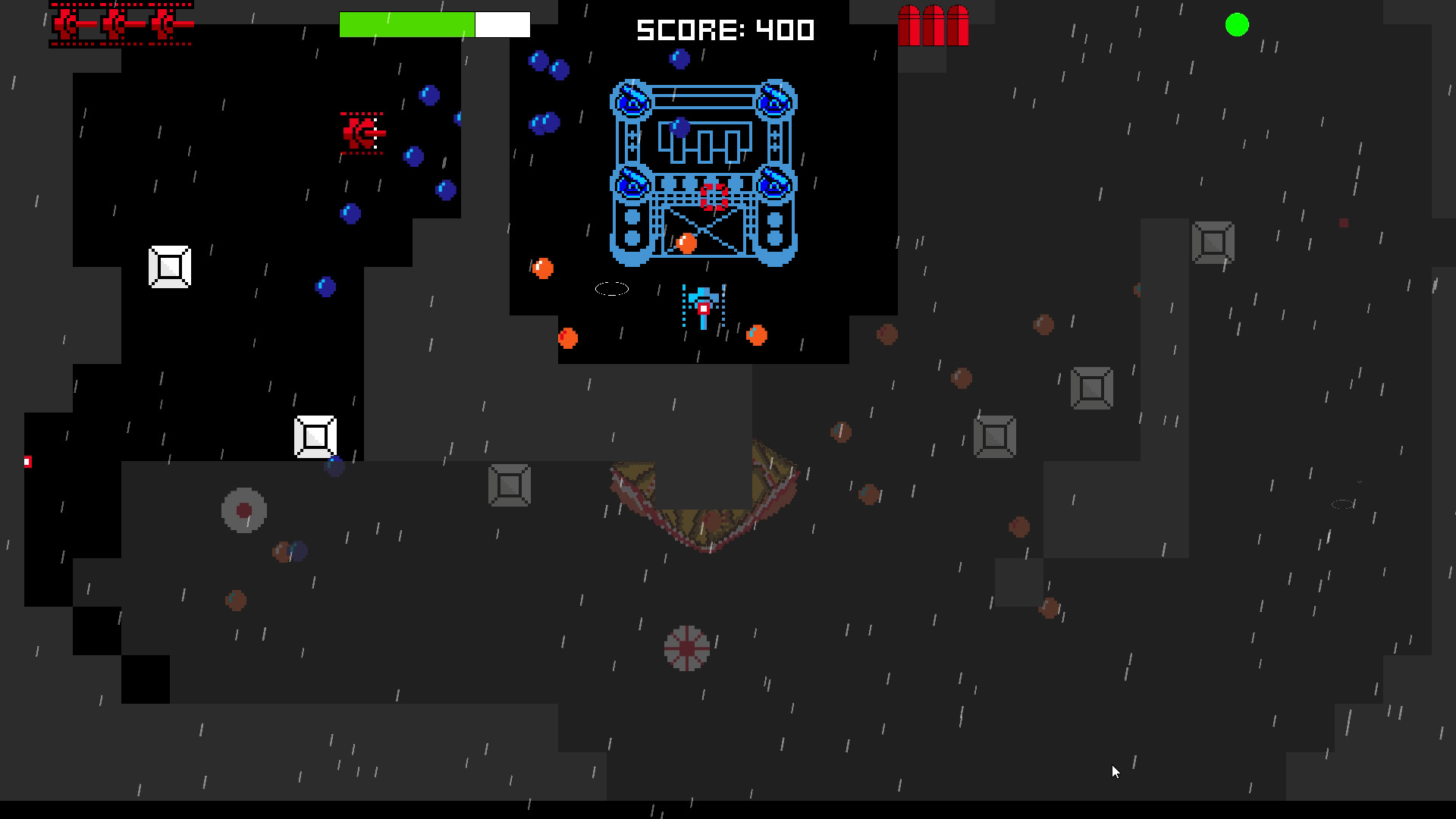Viewport: 1456px width, 819px height.
Task: Click the red tank enemy upper left
Action: click(362, 133)
